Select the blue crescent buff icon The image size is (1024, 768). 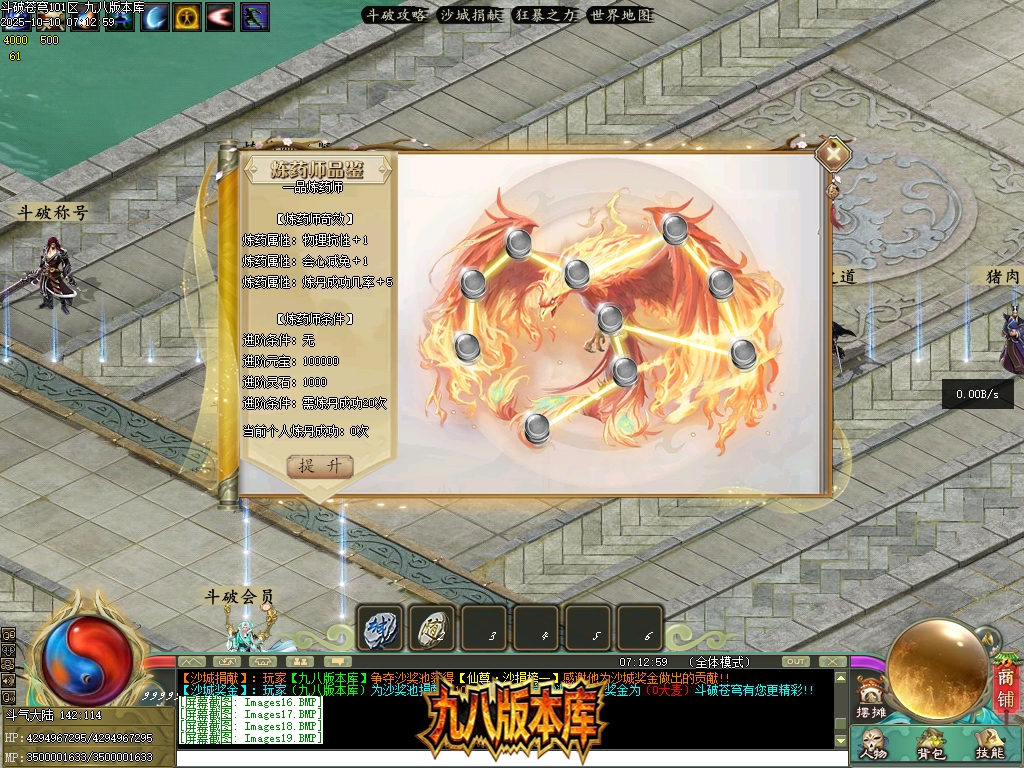(x=155, y=17)
